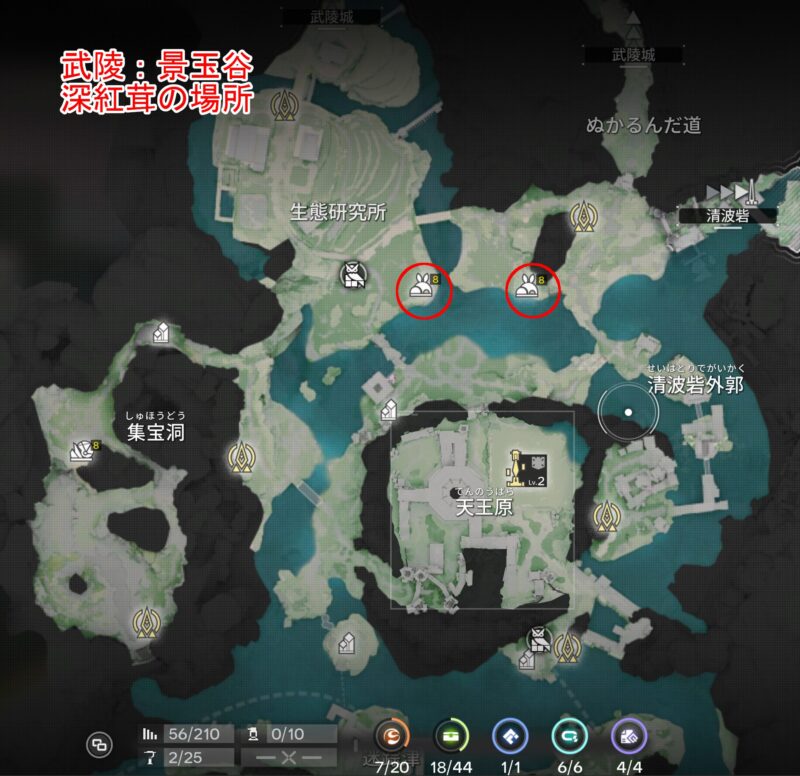This screenshot has width=800, height=776.
Task: Choose the teleport waypoint below ぬかるんだ道
Action: pyautogui.click(x=583, y=215)
